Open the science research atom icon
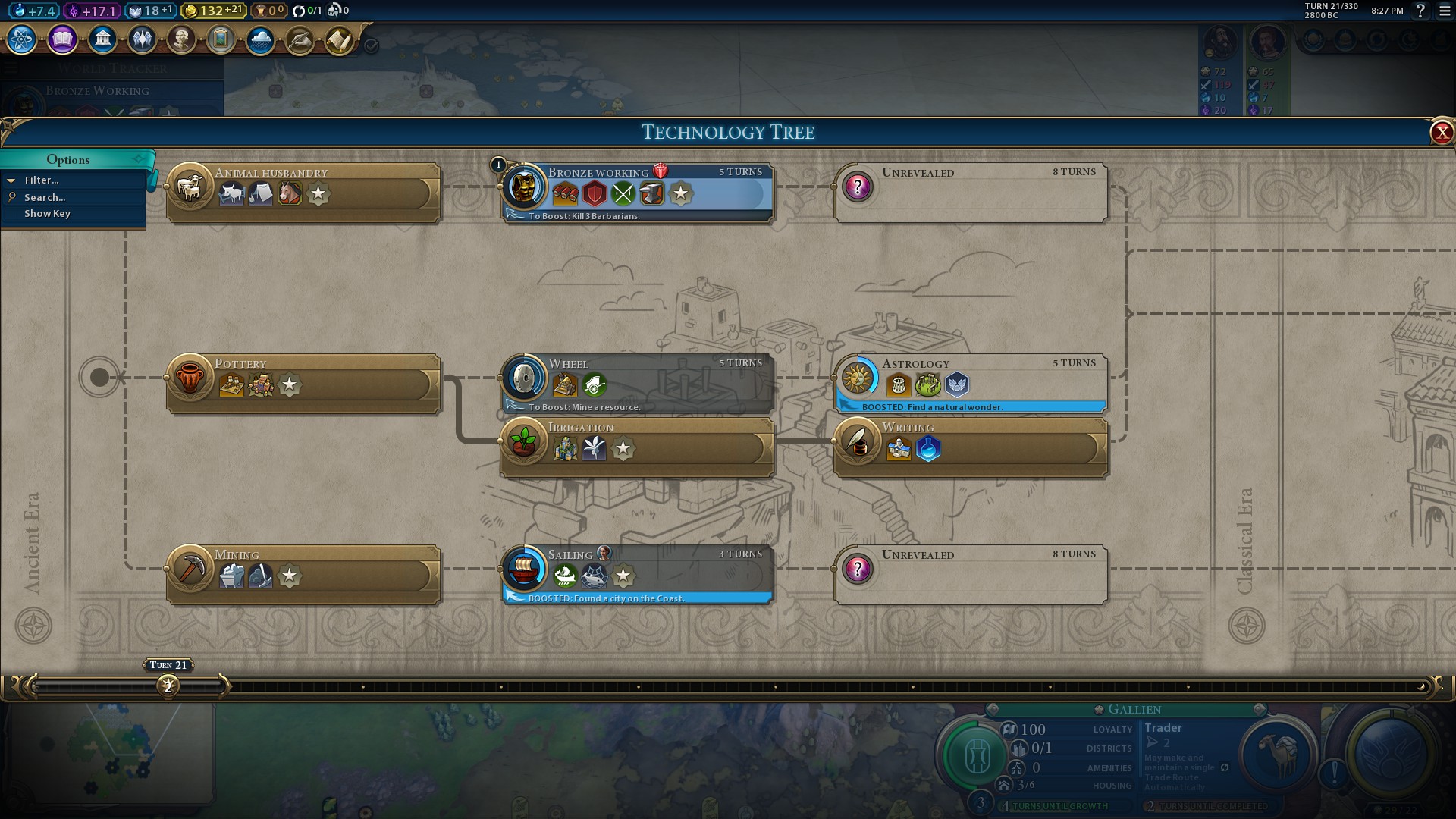The height and width of the screenshot is (819, 1456). point(22,39)
